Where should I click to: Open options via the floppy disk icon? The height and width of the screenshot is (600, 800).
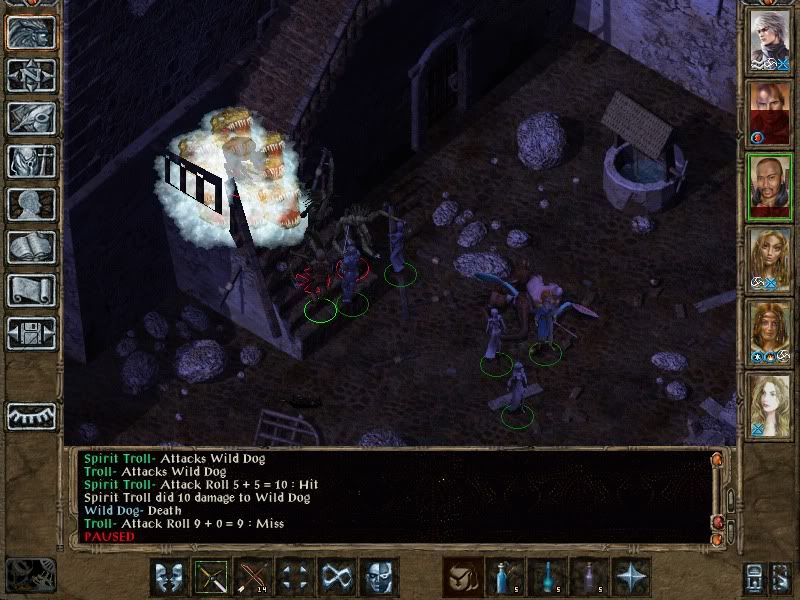[x=31, y=332]
